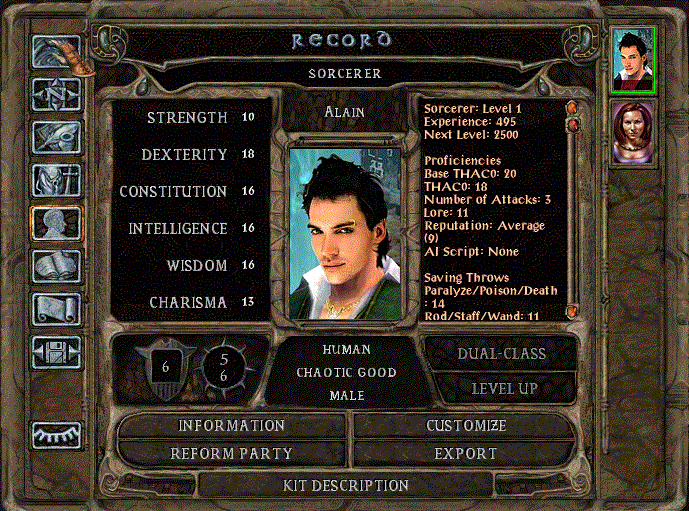
Task: Open the area map compass icon
Action: tap(56, 96)
